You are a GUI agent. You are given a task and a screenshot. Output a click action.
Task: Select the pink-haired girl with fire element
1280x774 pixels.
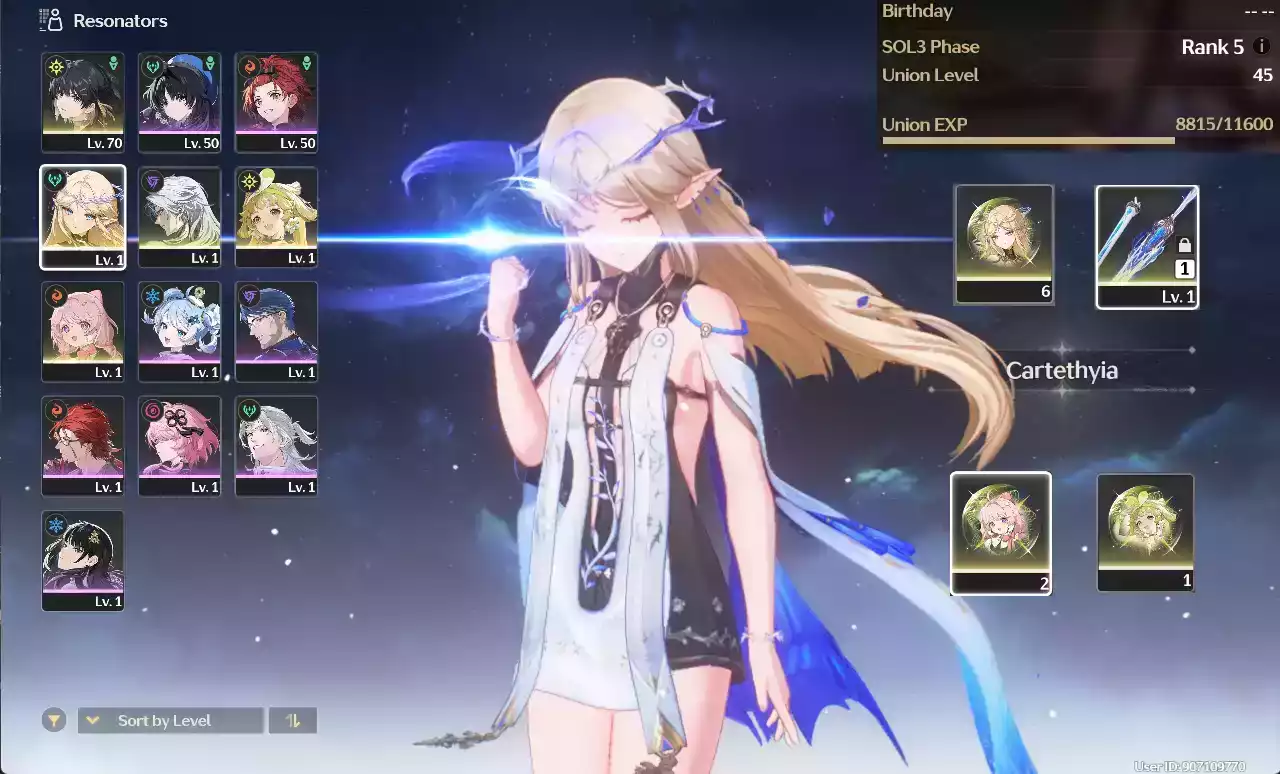pos(83,331)
